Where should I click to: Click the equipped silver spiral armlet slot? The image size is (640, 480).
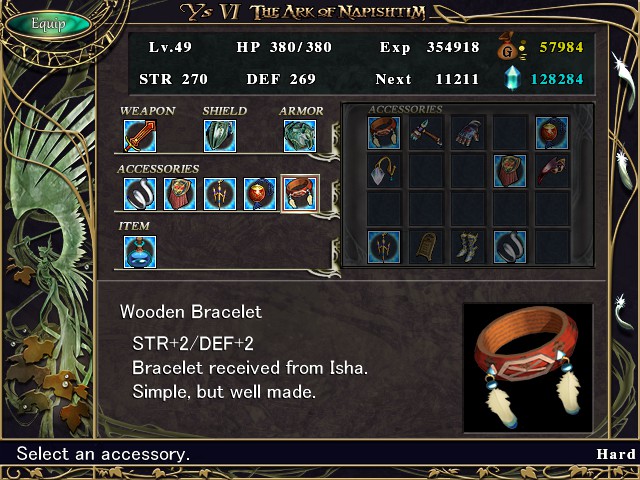click(139, 193)
